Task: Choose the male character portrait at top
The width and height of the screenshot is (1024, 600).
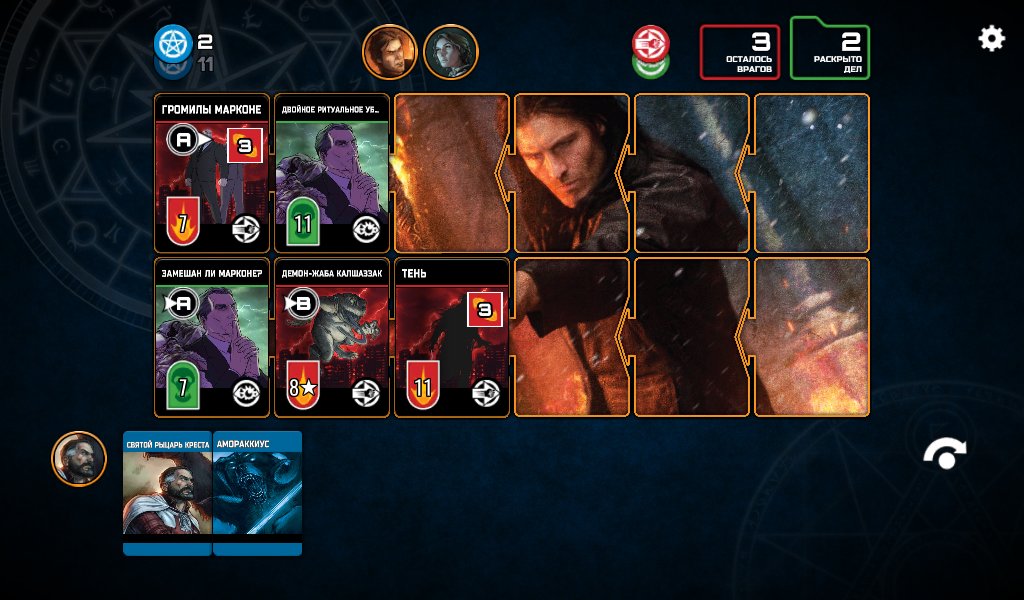Action: [389, 51]
